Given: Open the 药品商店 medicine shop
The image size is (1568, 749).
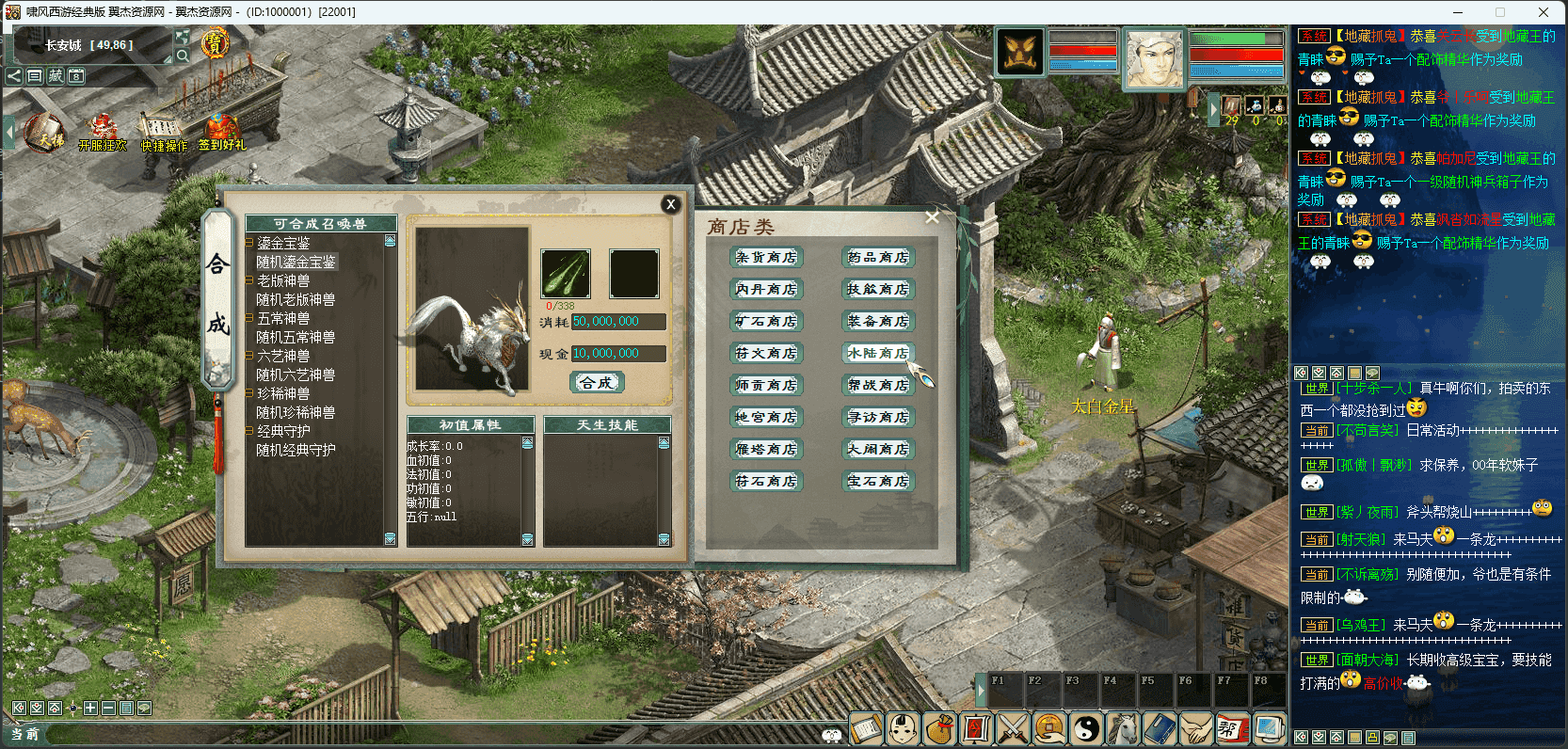Looking at the screenshot, I should click(x=878, y=258).
